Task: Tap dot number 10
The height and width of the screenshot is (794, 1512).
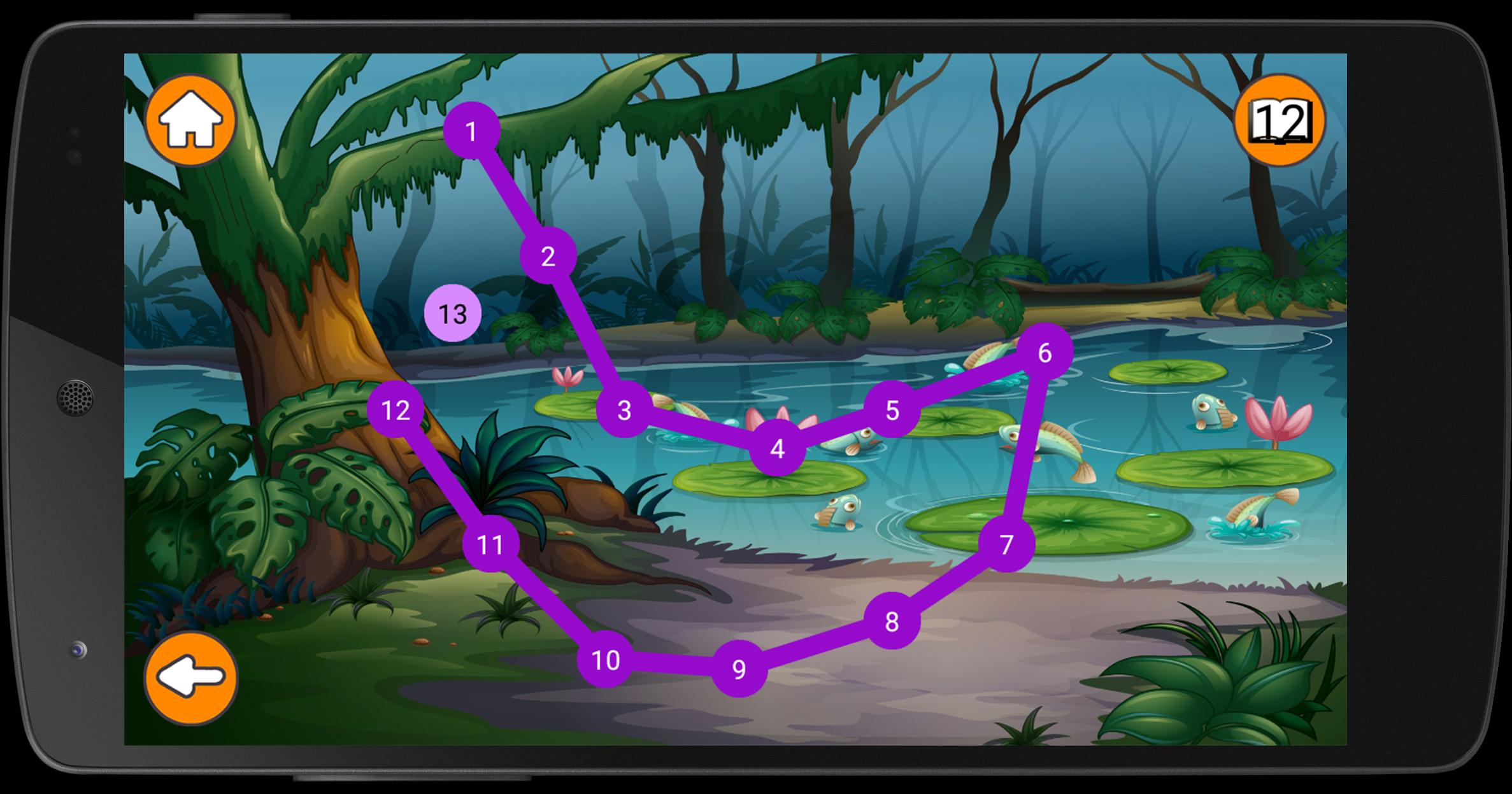Action: [605, 660]
